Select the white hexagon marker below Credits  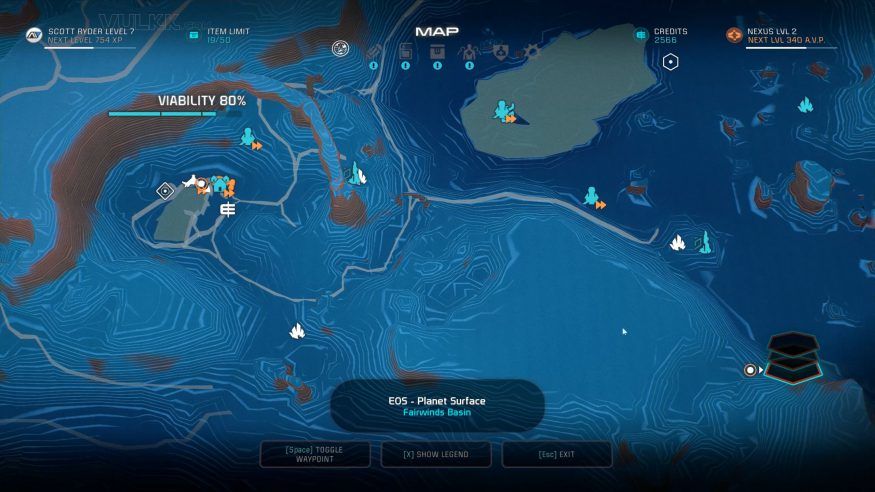click(671, 62)
